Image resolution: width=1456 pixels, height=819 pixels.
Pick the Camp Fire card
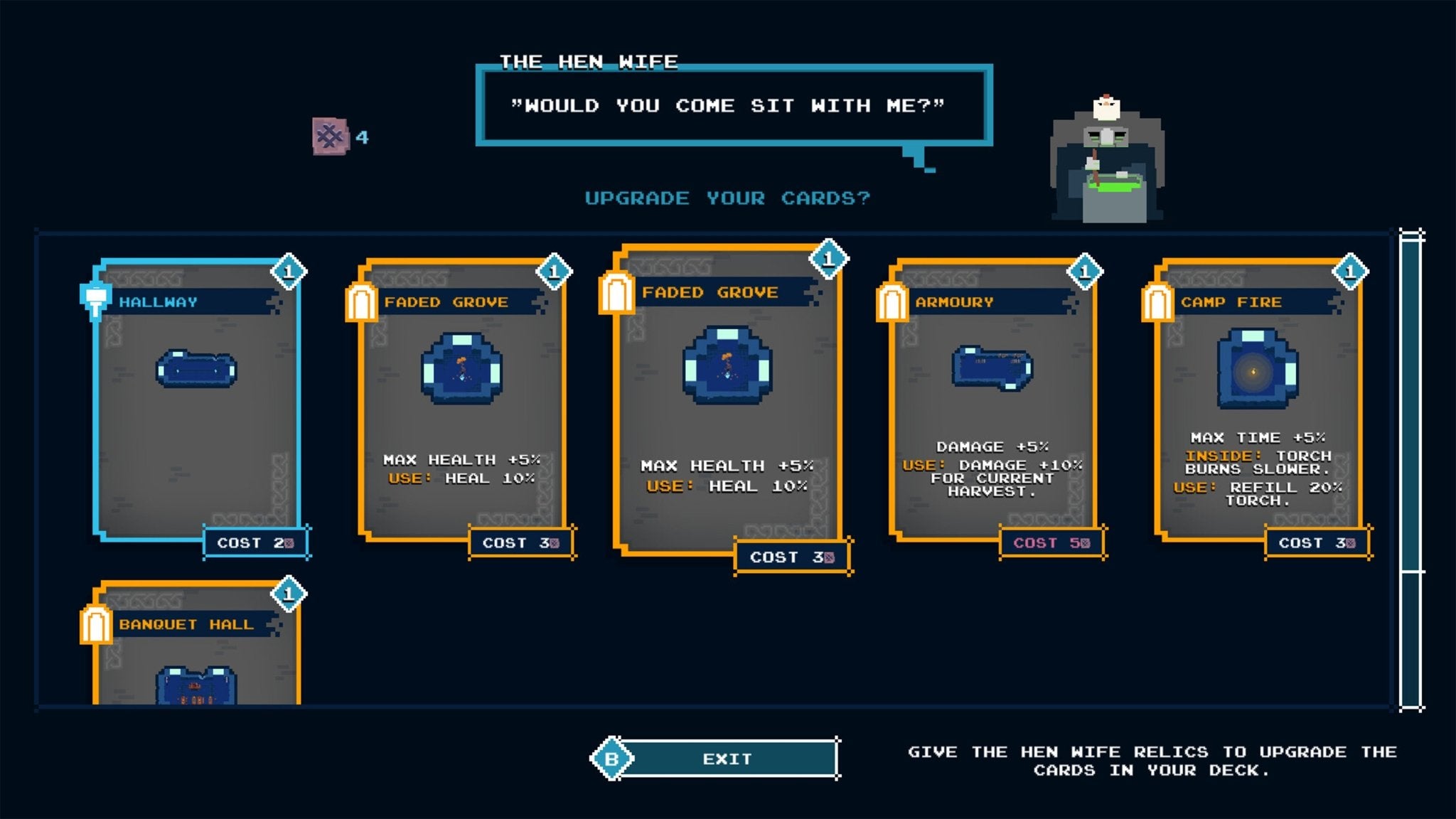coord(1258,402)
